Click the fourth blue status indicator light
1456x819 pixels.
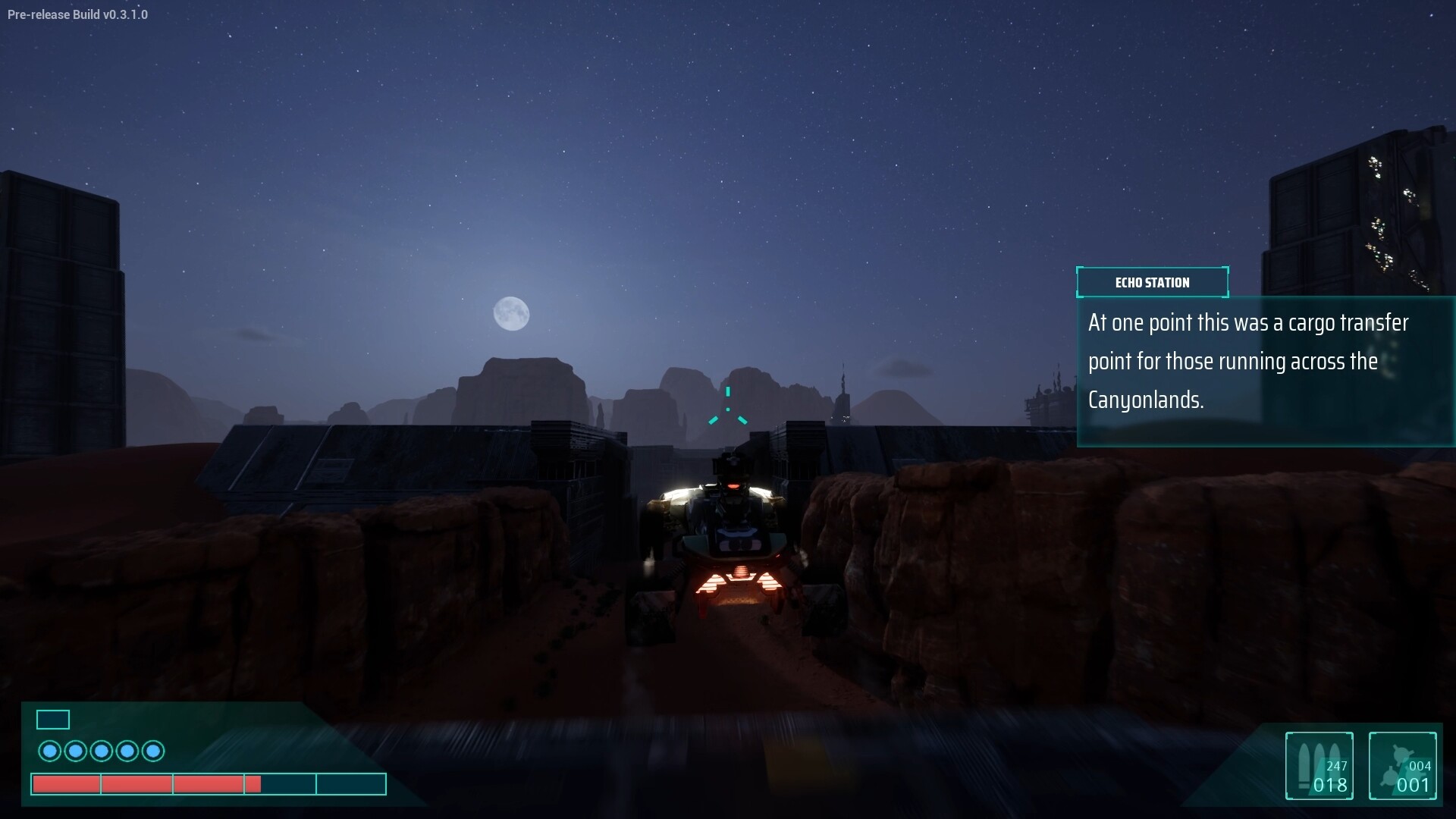tap(127, 751)
